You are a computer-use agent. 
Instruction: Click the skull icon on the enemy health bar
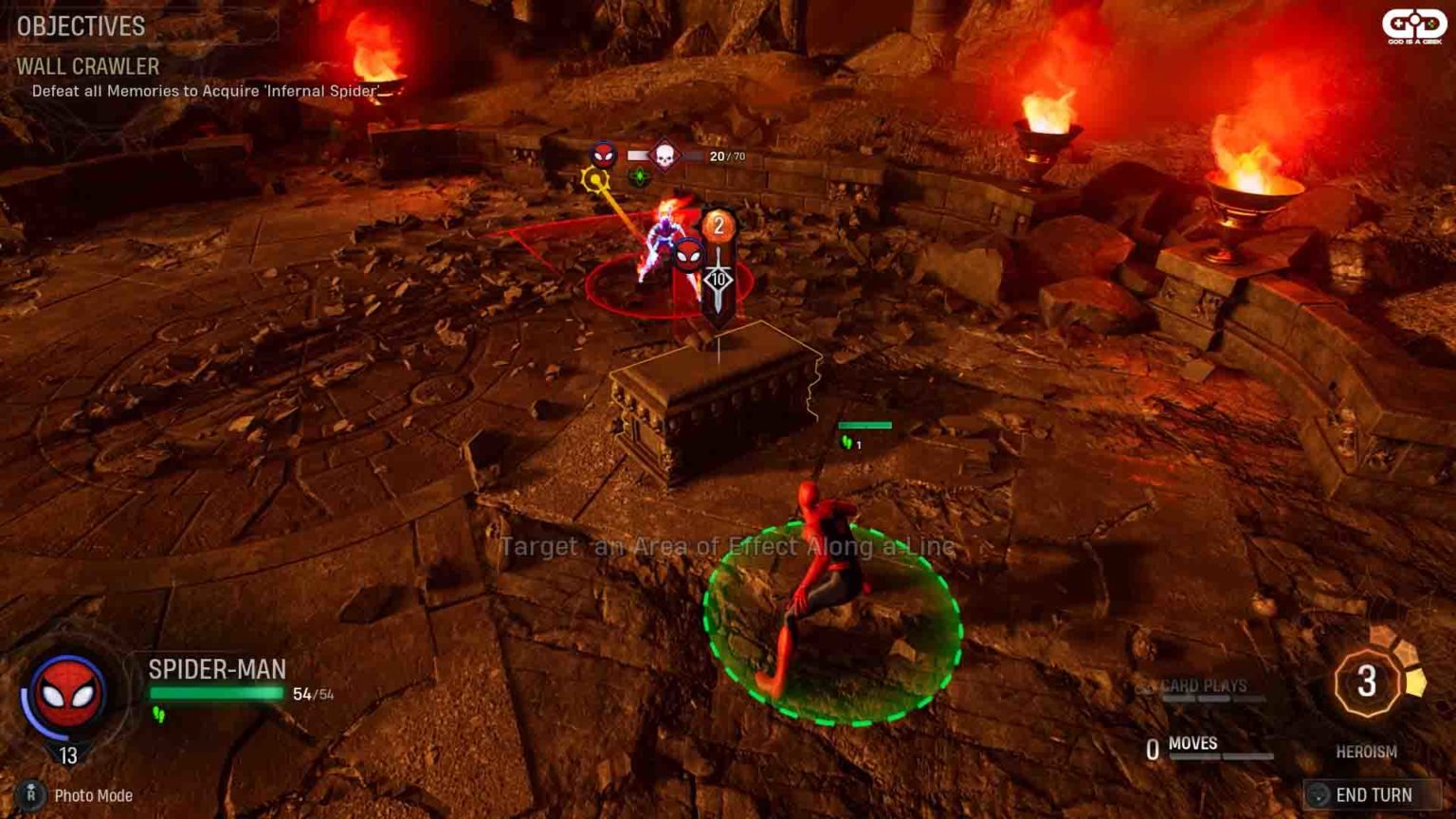pyautogui.click(x=664, y=155)
